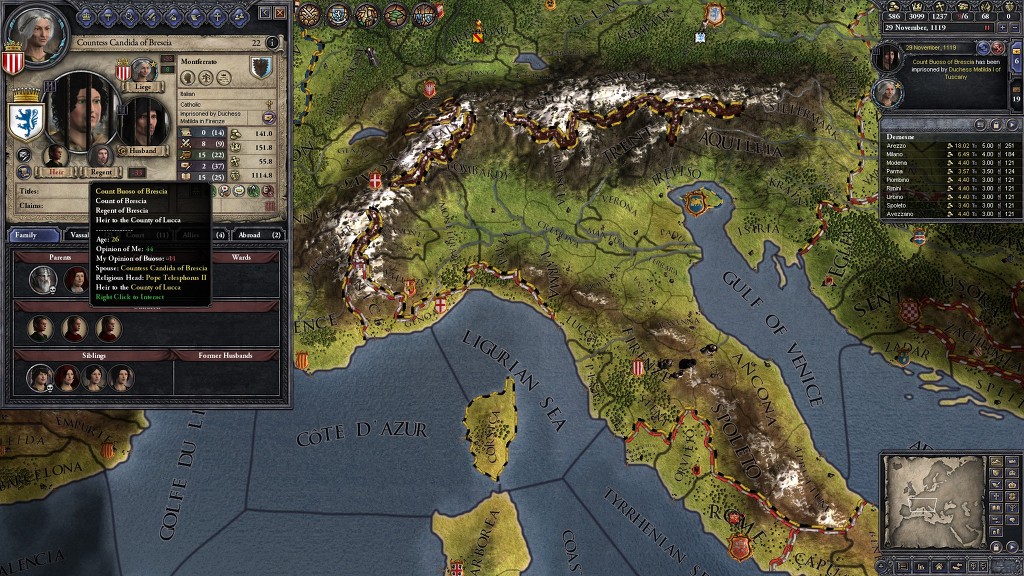This screenshot has height=576, width=1024.
Task: Go back using the panel's arrow button
Action: pyautogui.click(x=265, y=12)
